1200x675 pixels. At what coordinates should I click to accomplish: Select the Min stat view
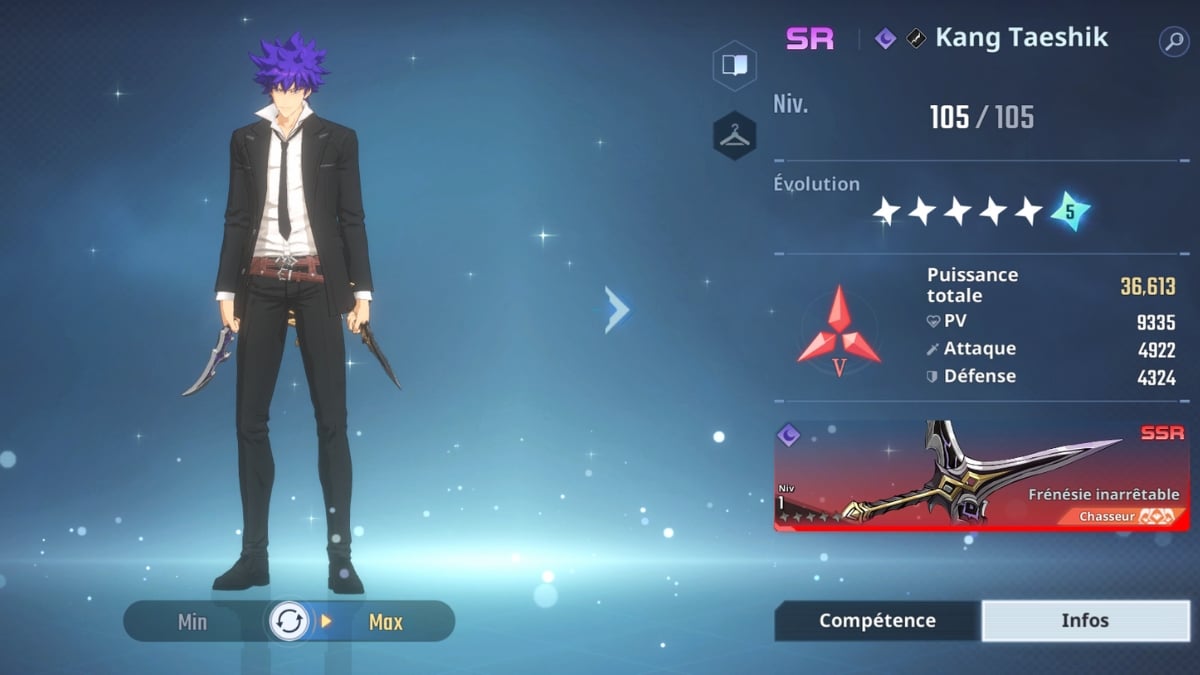click(x=192, y=622)
